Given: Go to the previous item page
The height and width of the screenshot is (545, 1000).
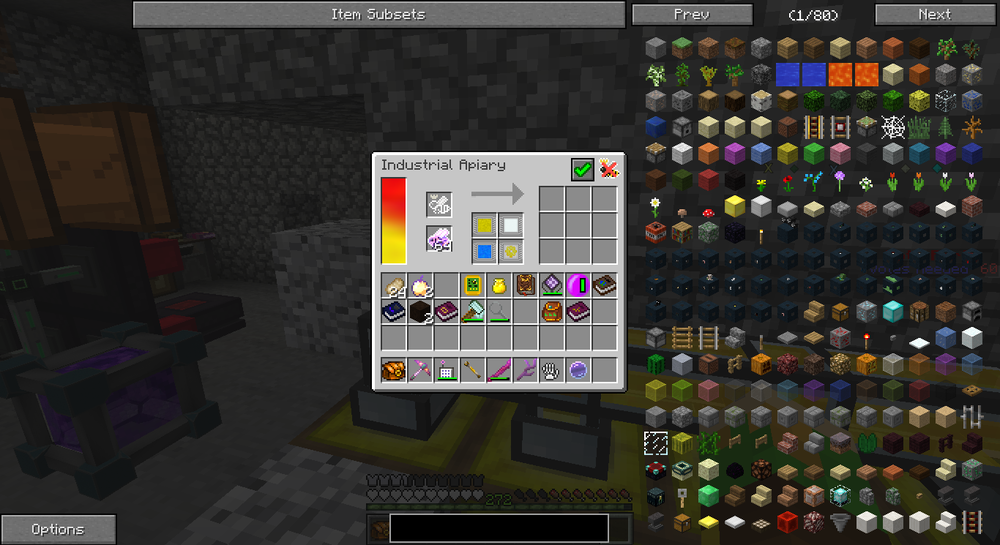Looking at the screenshot, I should 692,14.
